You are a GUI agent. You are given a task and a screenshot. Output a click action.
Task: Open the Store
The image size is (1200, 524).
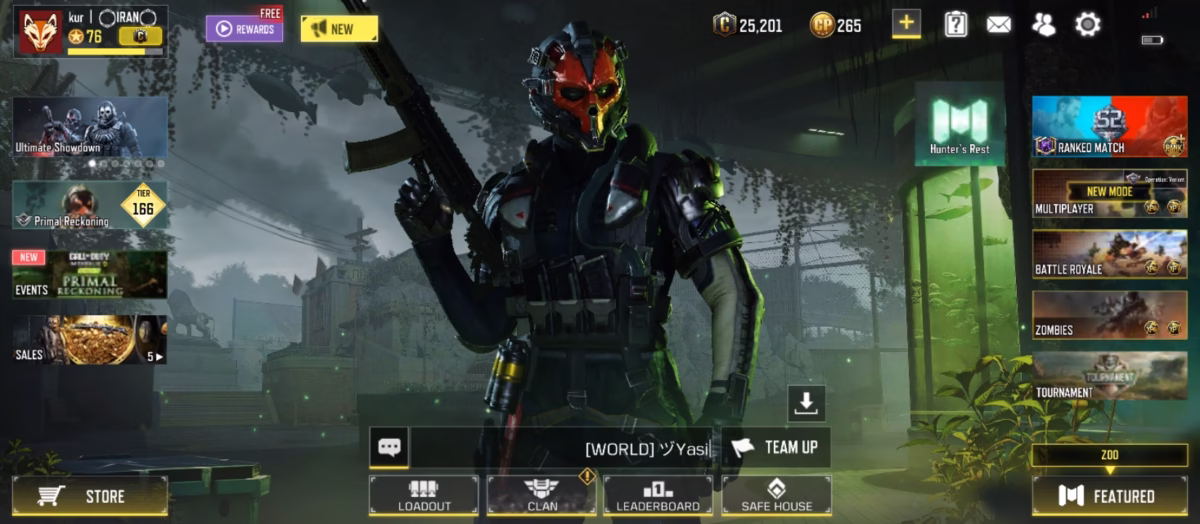pyautogui.click(x=90, y=496)
